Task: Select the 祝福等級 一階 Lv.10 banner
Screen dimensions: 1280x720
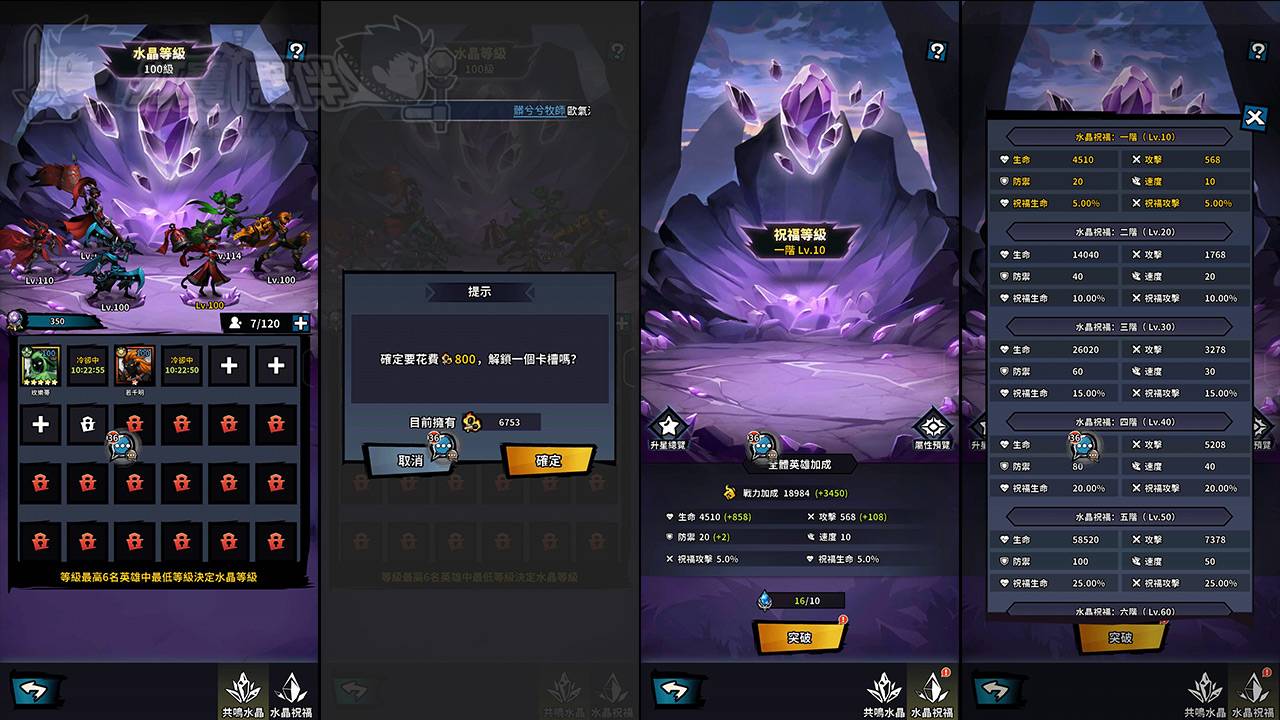Action: pos(796,240)
